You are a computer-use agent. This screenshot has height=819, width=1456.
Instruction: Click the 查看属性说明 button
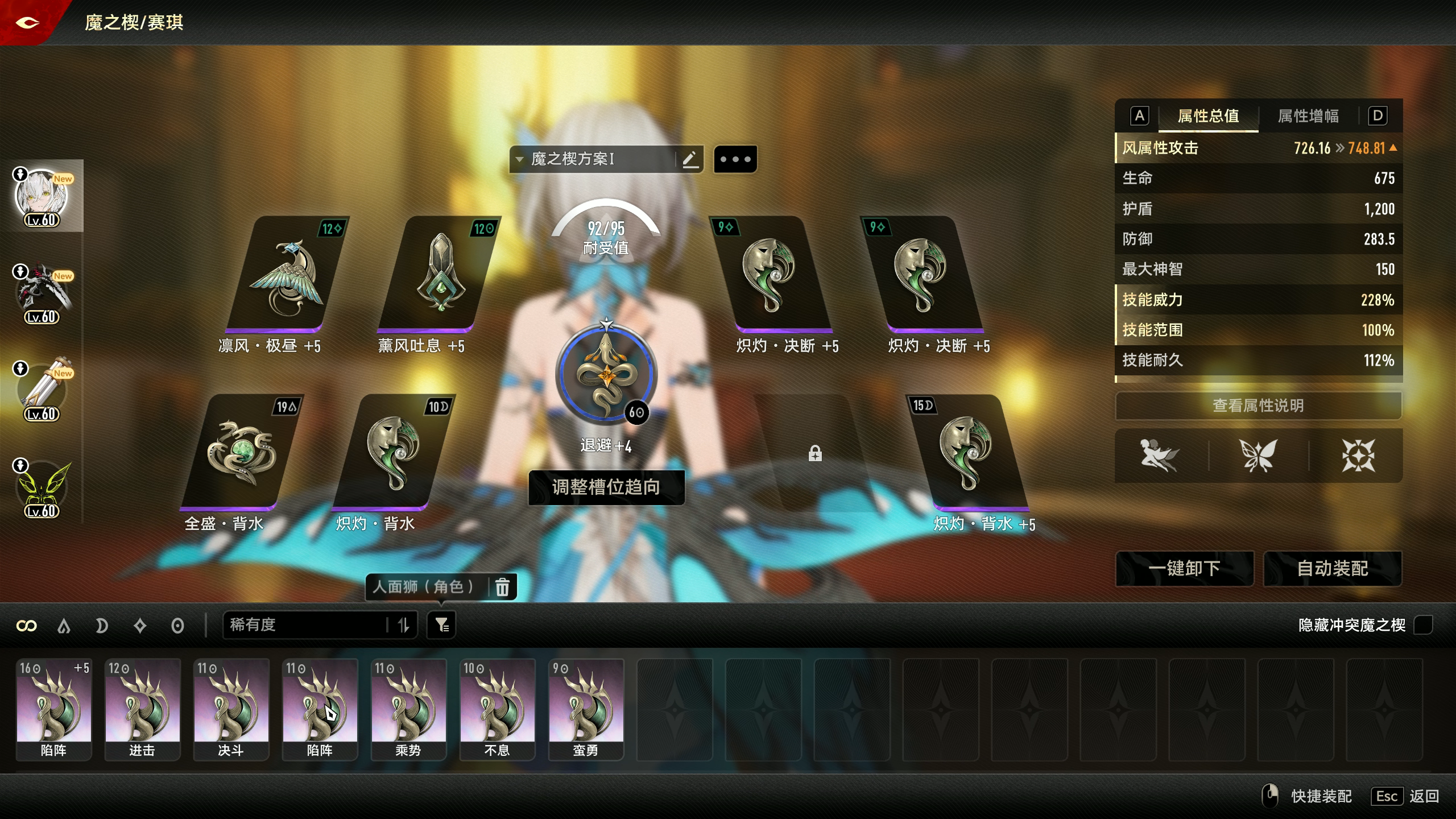coord(1257,406)
